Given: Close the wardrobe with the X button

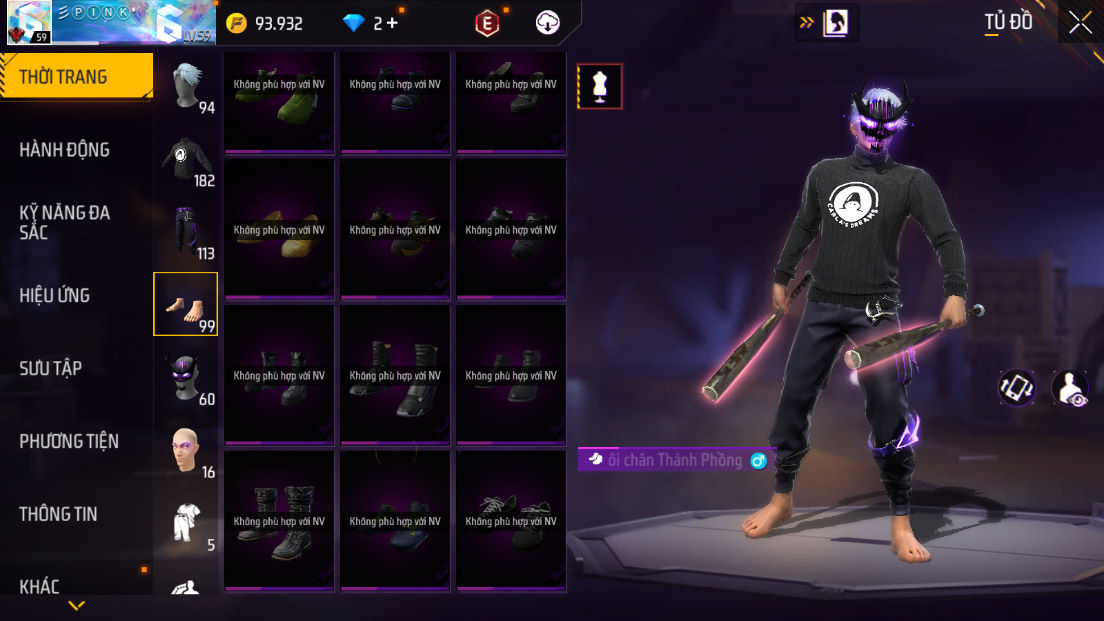Looking at the screenshot, I should tap(1080, 22).
